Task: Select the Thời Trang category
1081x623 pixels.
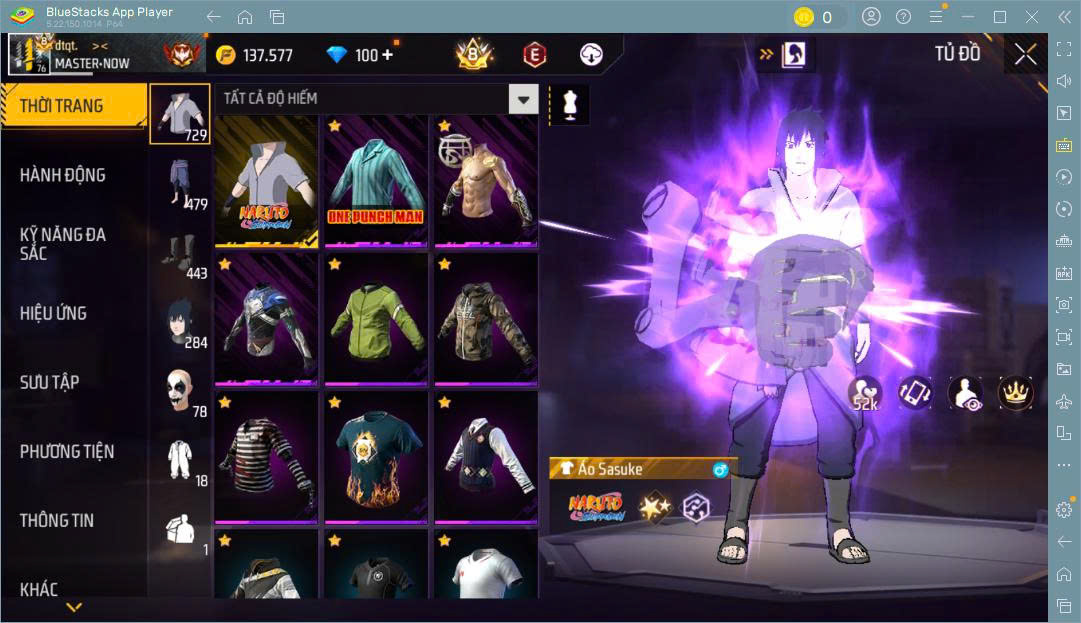Action: tap(62, 105)
